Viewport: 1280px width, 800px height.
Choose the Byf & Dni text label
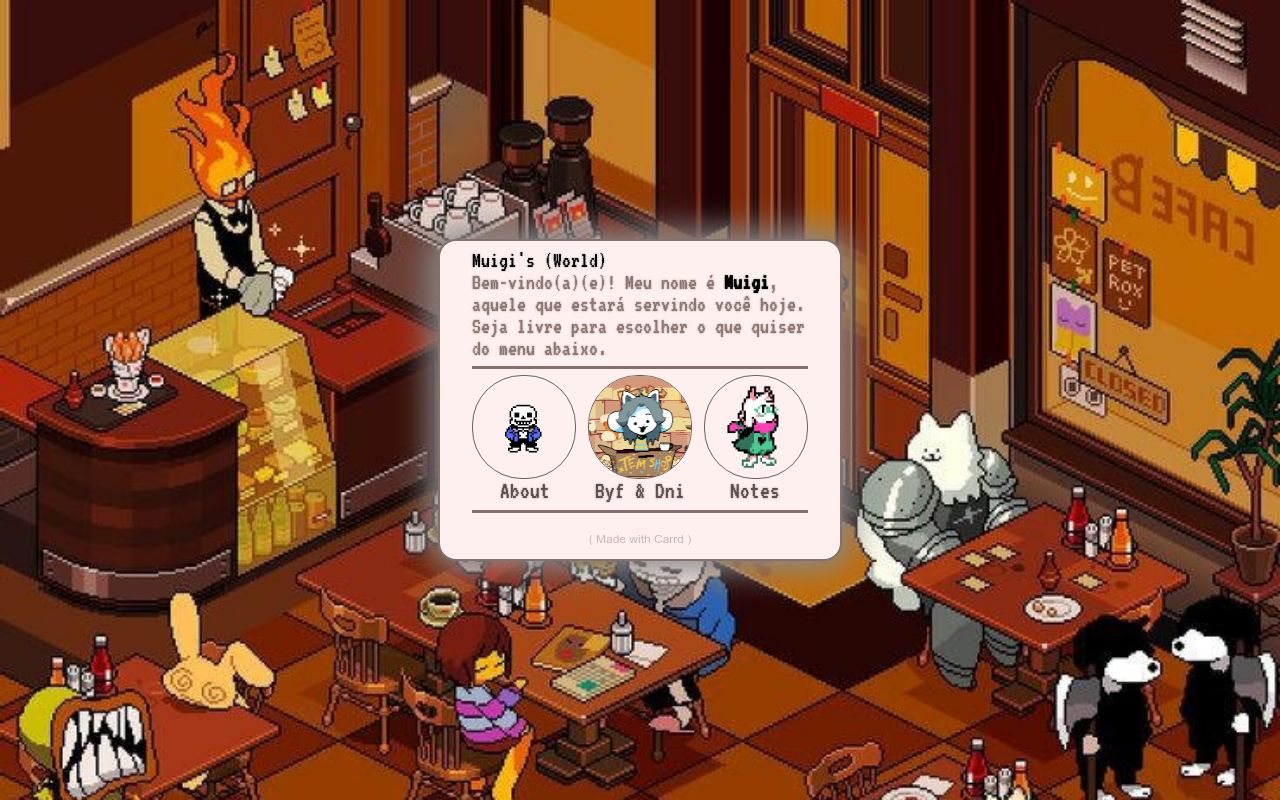click(x=640, y=491)
